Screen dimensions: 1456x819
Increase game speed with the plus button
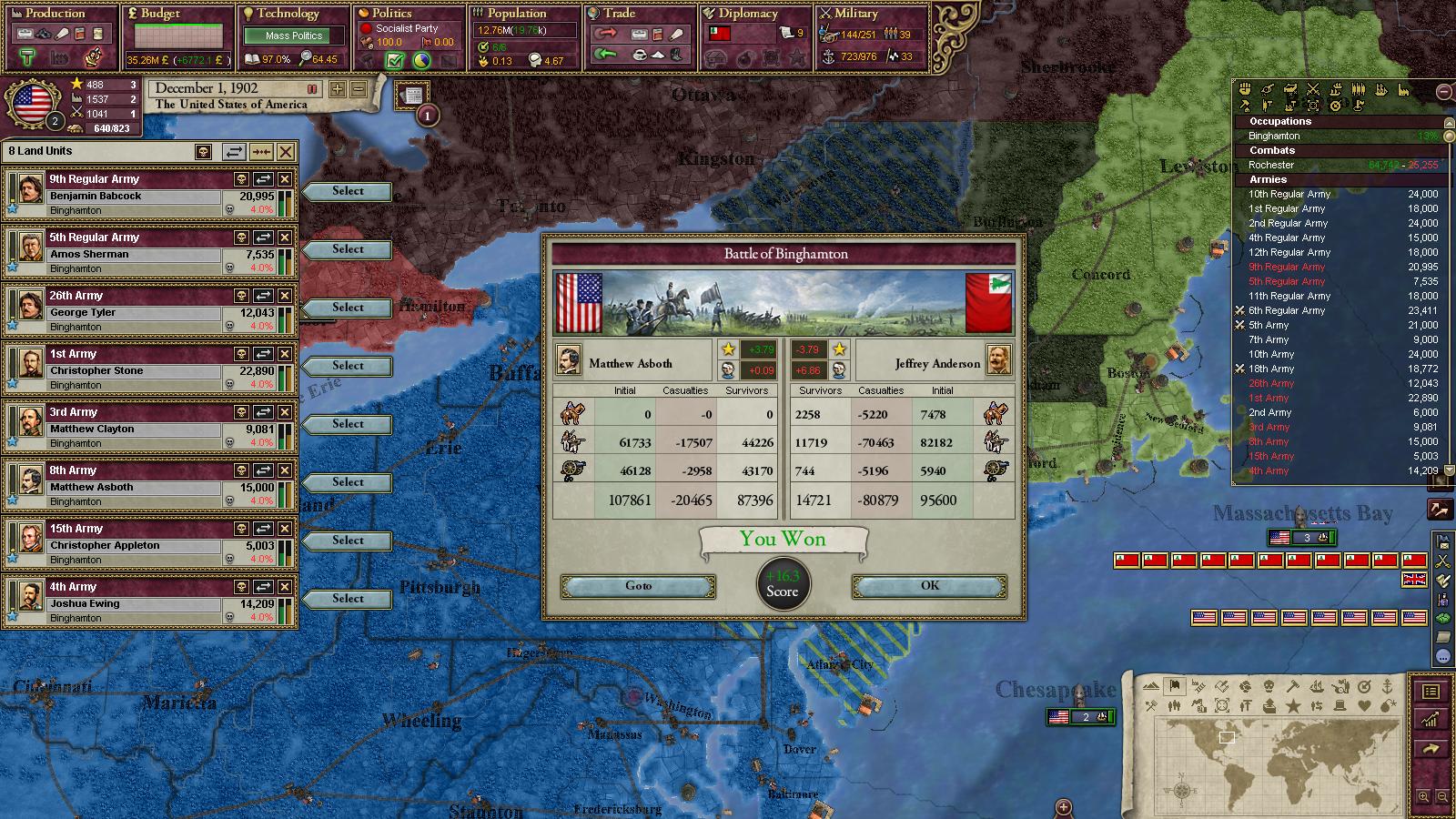(338, 89)
